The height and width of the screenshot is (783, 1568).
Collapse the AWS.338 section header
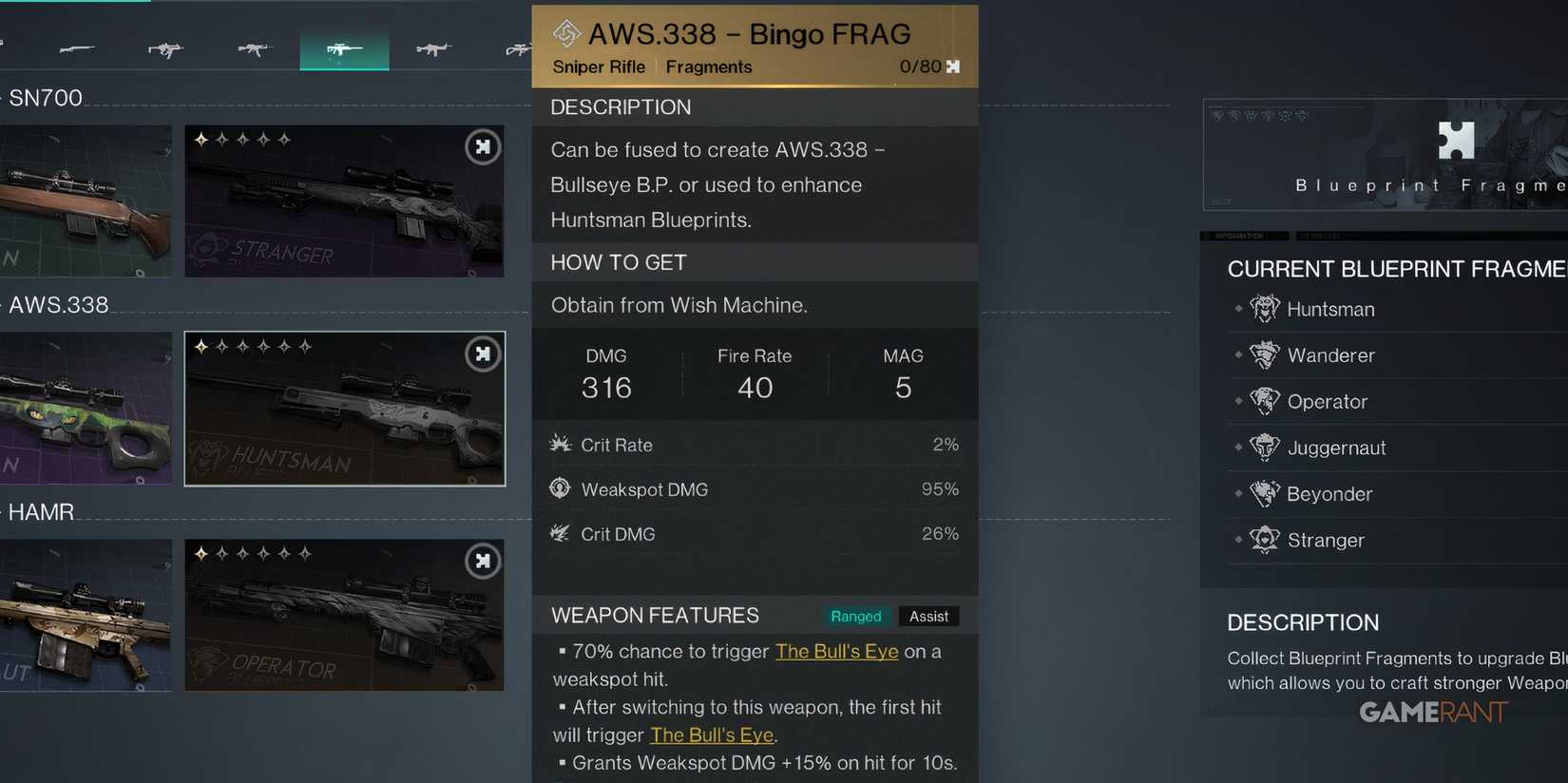(59, 304)
